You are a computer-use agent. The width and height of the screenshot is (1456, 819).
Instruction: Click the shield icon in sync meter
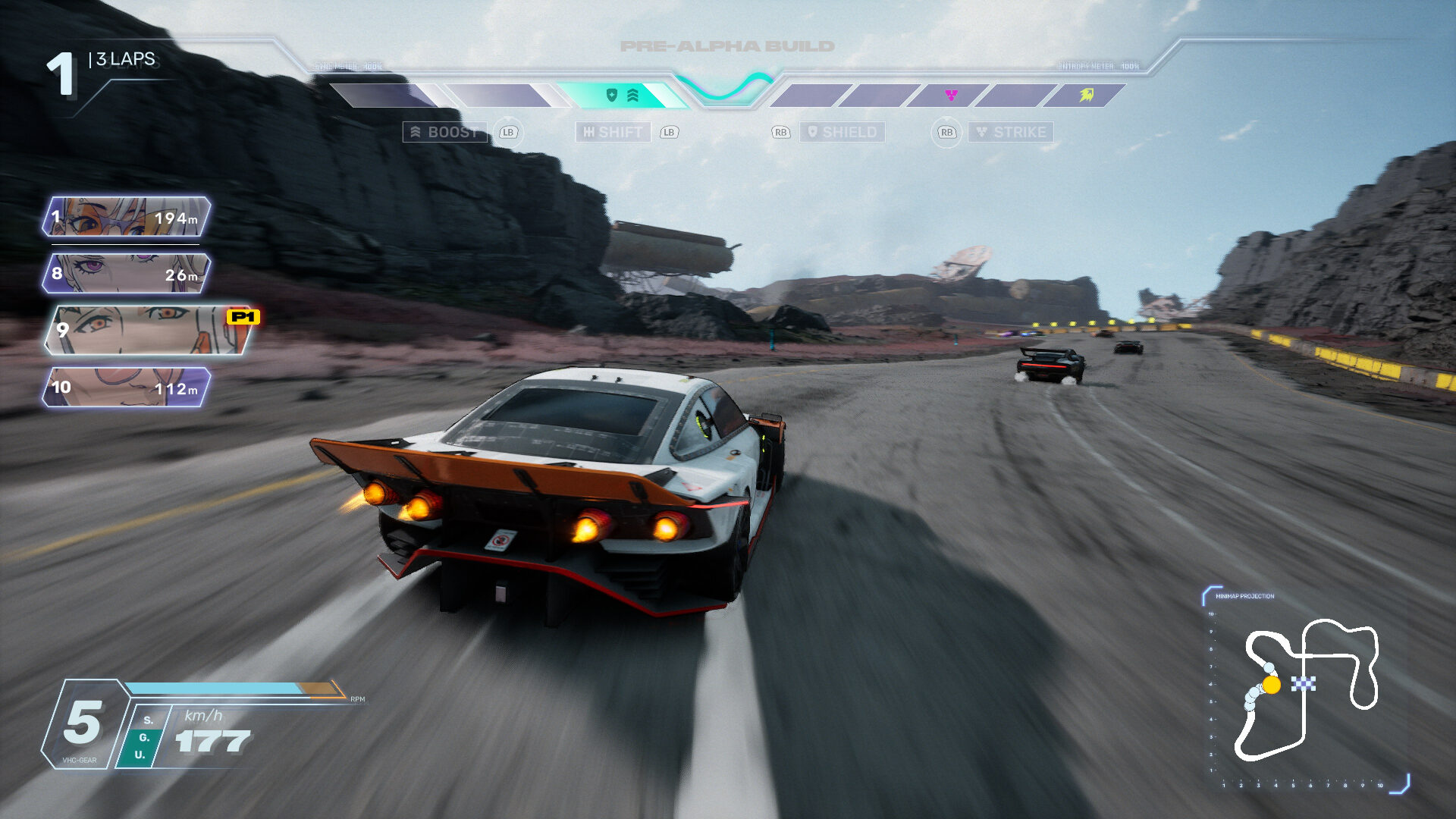pos(612,95)
